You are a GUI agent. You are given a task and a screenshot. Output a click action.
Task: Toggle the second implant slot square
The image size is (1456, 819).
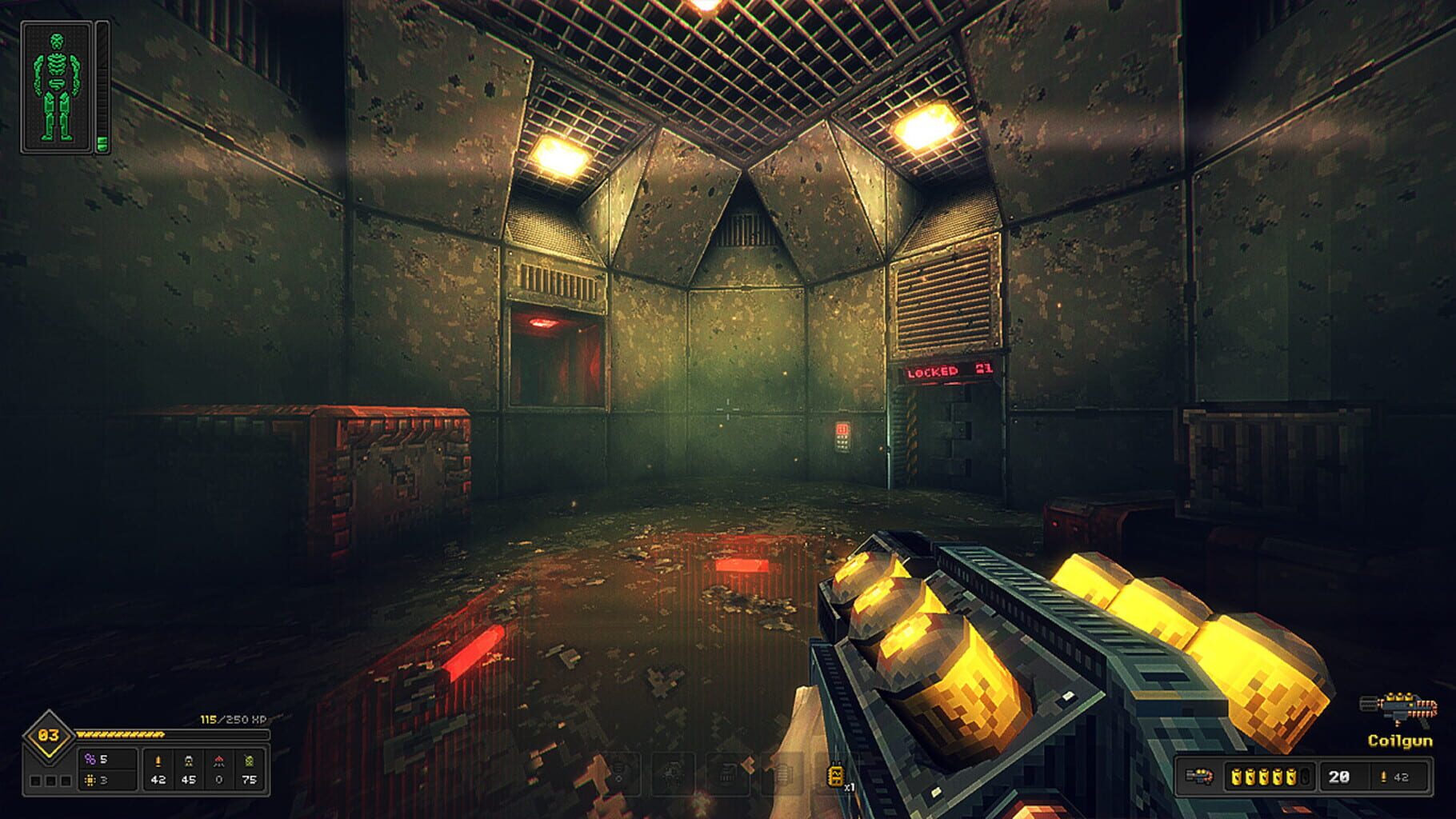tap(51, 782)
